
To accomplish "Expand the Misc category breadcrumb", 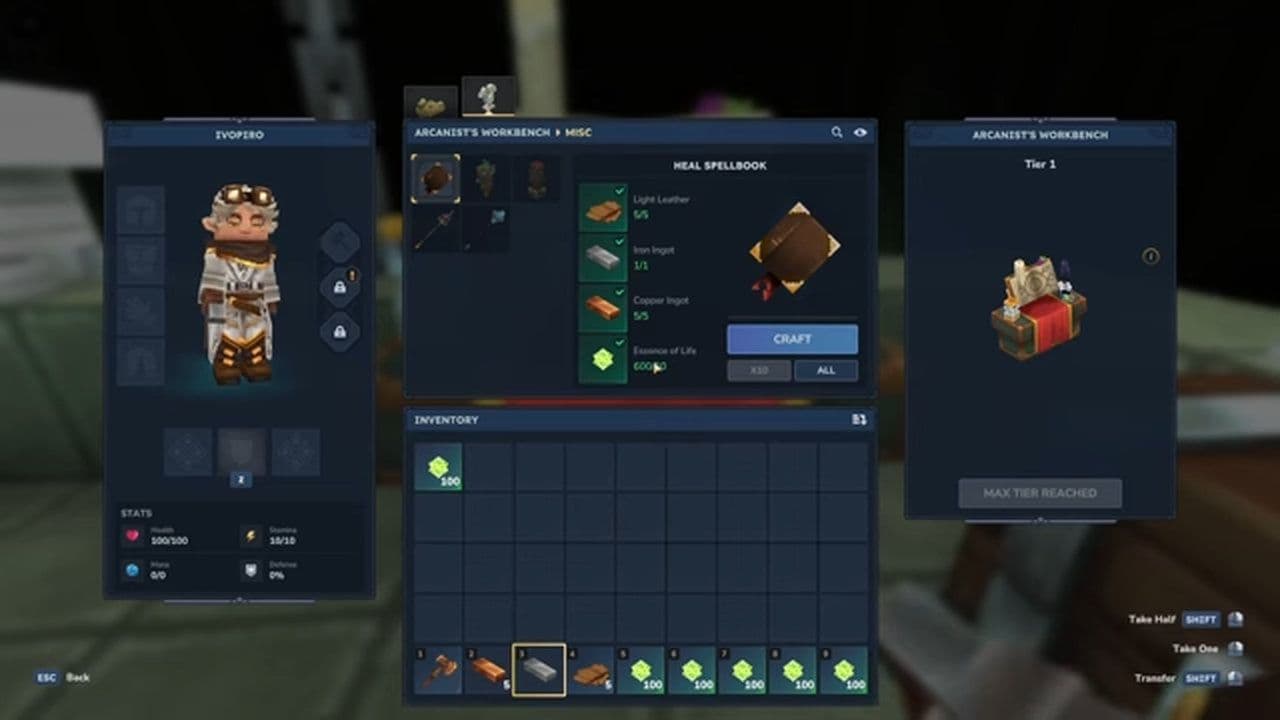I will pyautogui.click(x=580, y=131).
